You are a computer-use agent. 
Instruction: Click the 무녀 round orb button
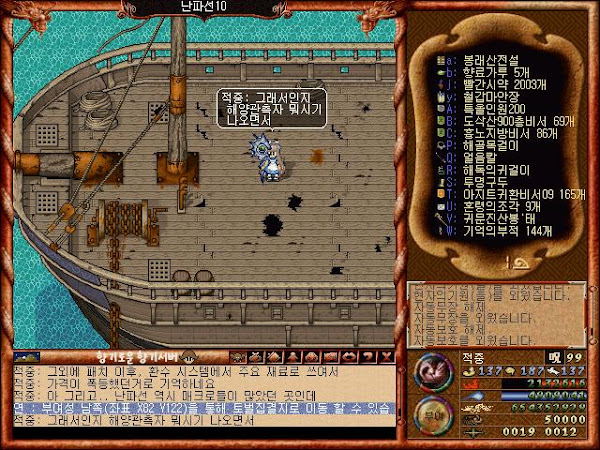pyautogui.click(x=432, y=414)
